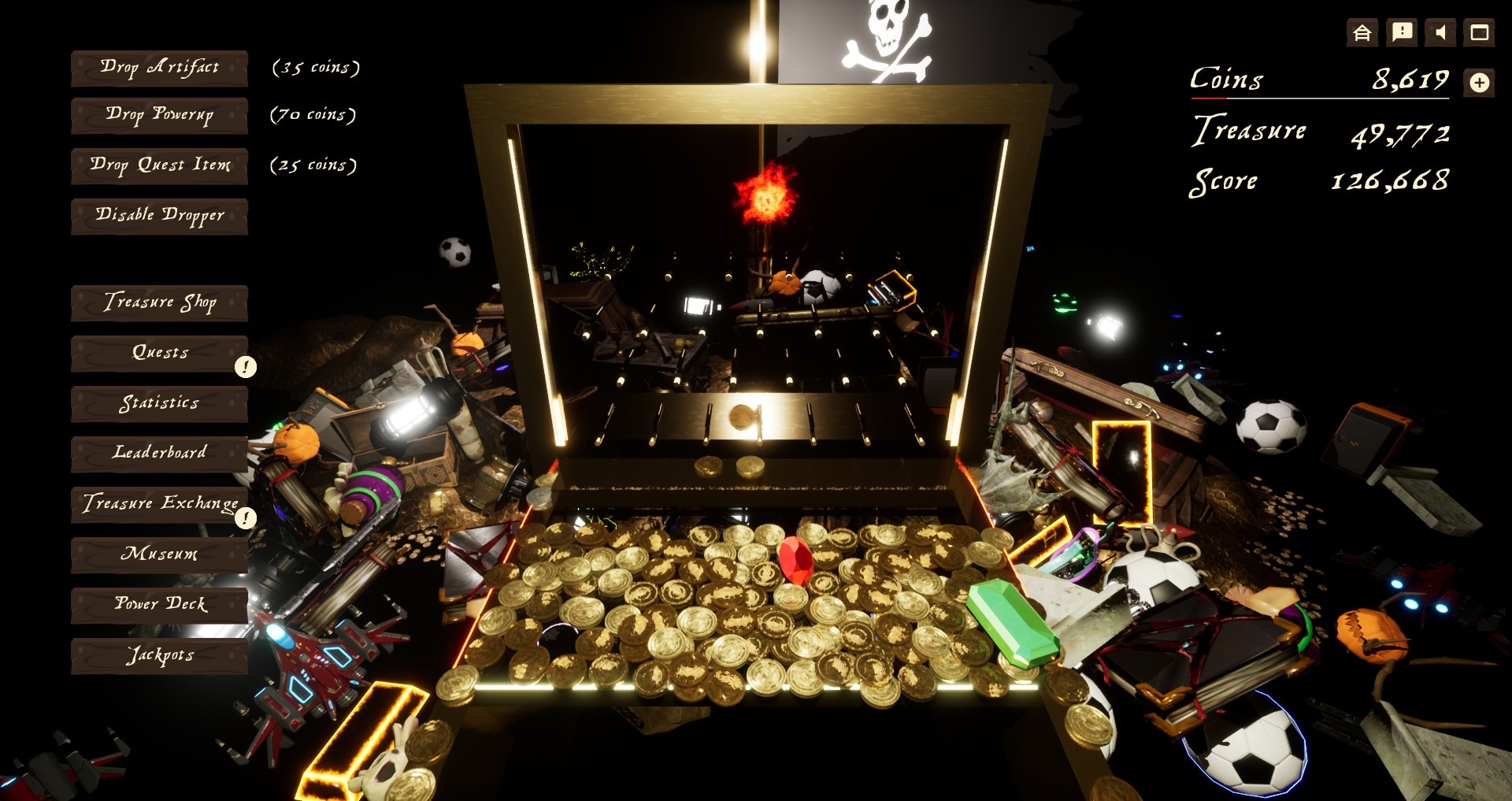The image size is (1512, 801).
Task: Click the exclamation badge beside Treasure Exchange
Action: (x=245, y=518)
